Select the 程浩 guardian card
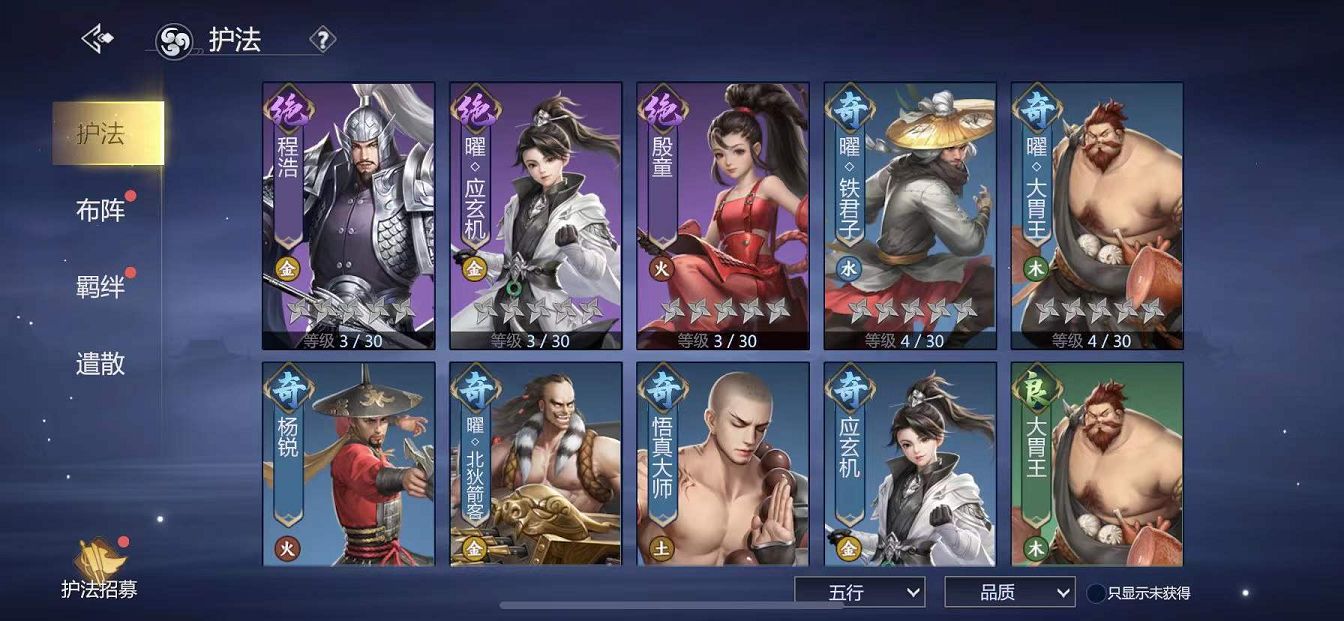Viewport: 1344px width, 621px height. coord(348,215)
